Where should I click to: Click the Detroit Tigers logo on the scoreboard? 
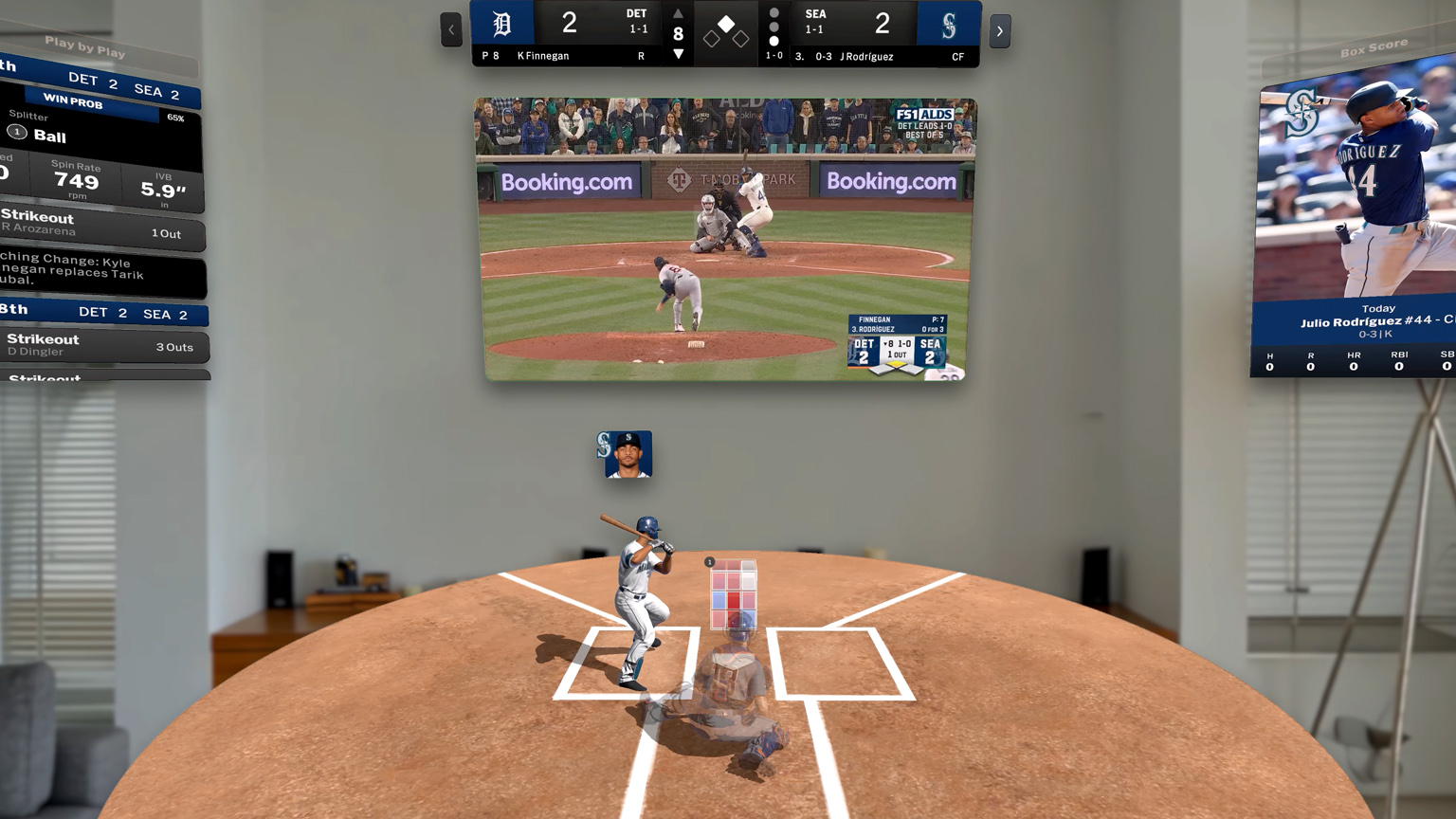click(x=502, y=24)
